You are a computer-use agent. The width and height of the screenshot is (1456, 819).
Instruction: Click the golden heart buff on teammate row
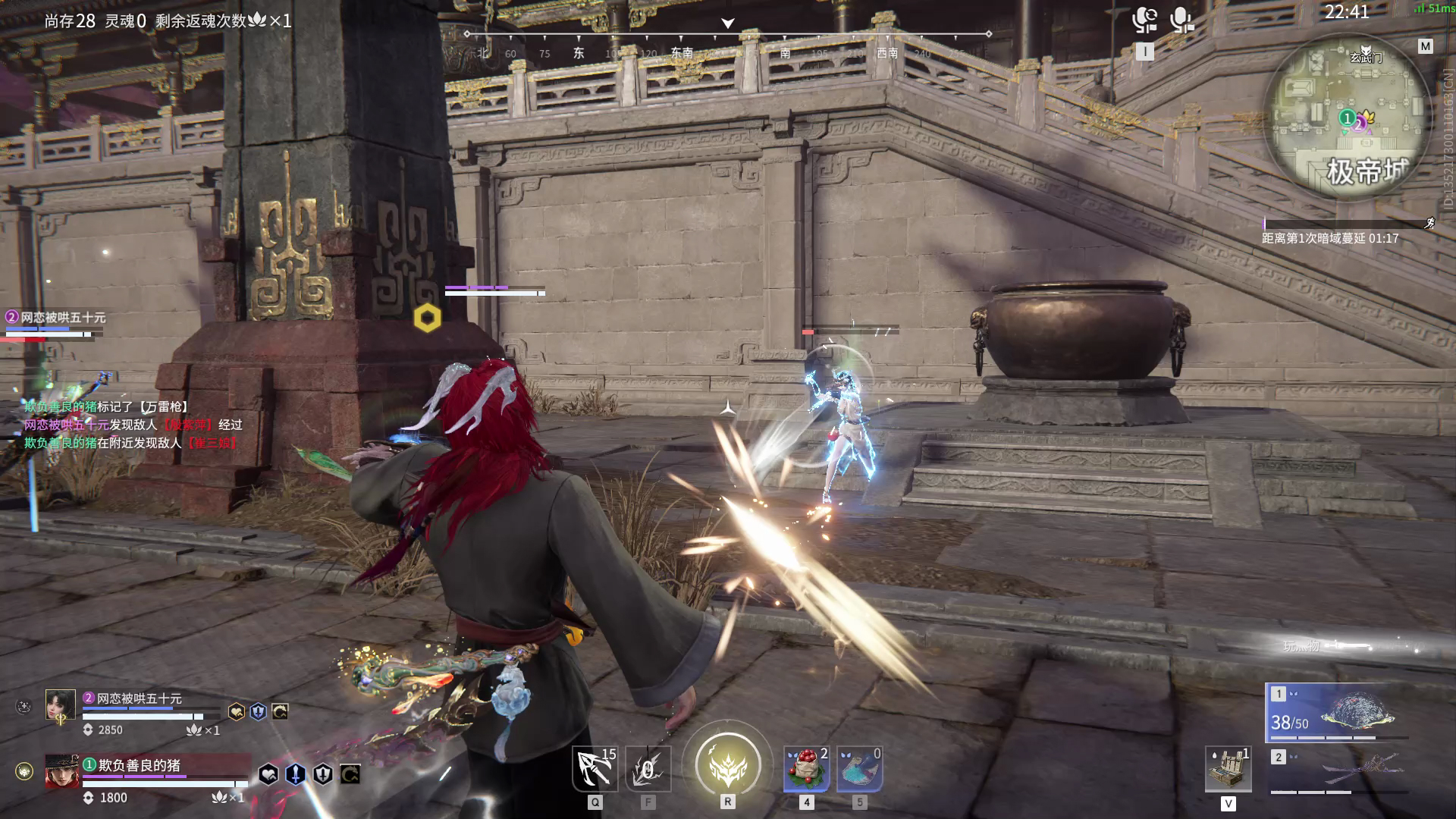pyautogui.click(x=237, y=711)
